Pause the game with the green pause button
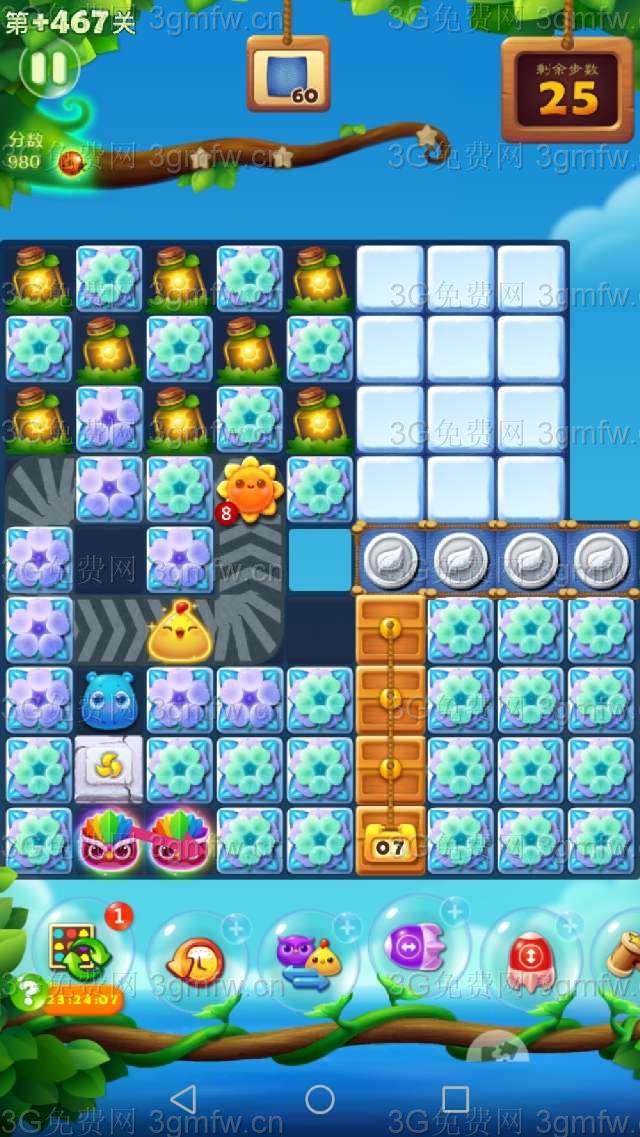The image size is (640, 1137). 48,69
